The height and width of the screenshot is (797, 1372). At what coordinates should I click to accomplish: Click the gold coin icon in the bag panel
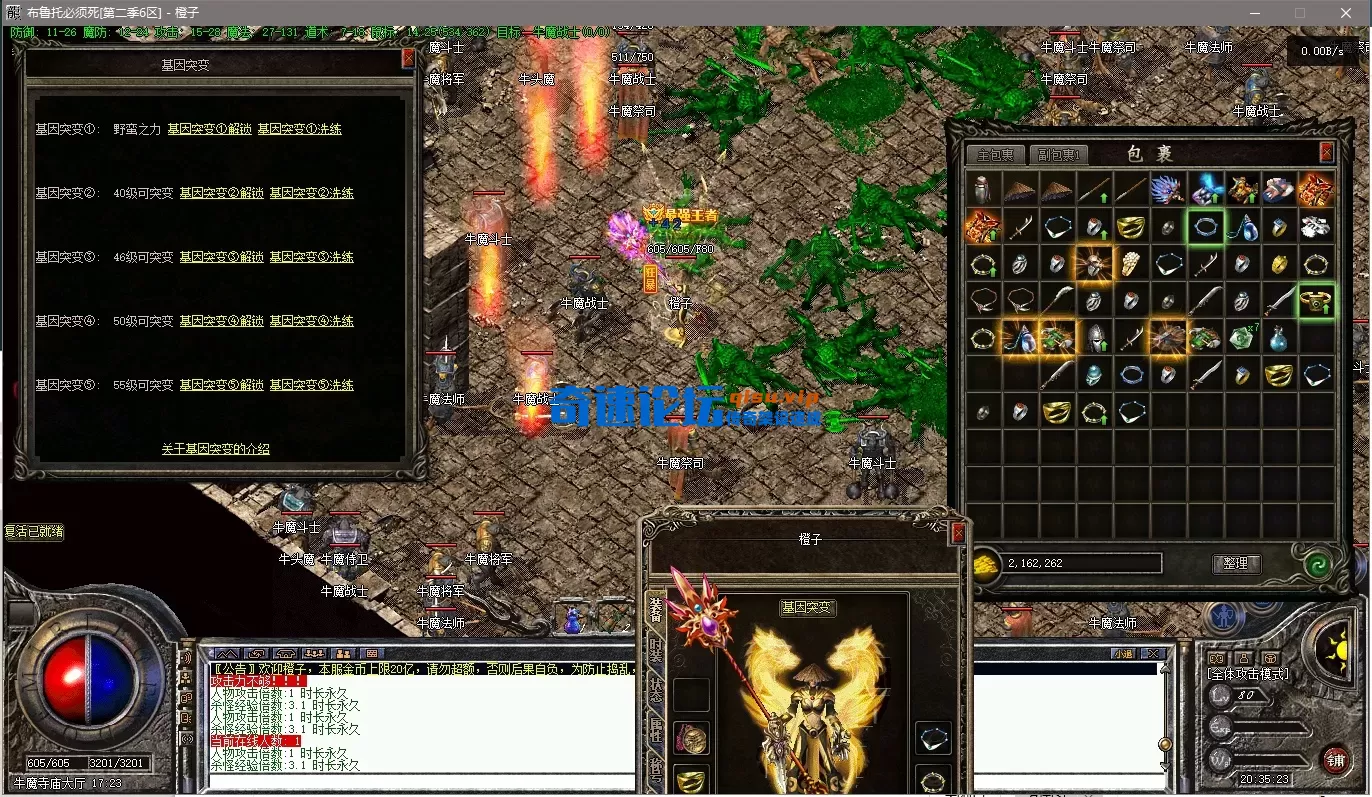[x=986, y=566]
